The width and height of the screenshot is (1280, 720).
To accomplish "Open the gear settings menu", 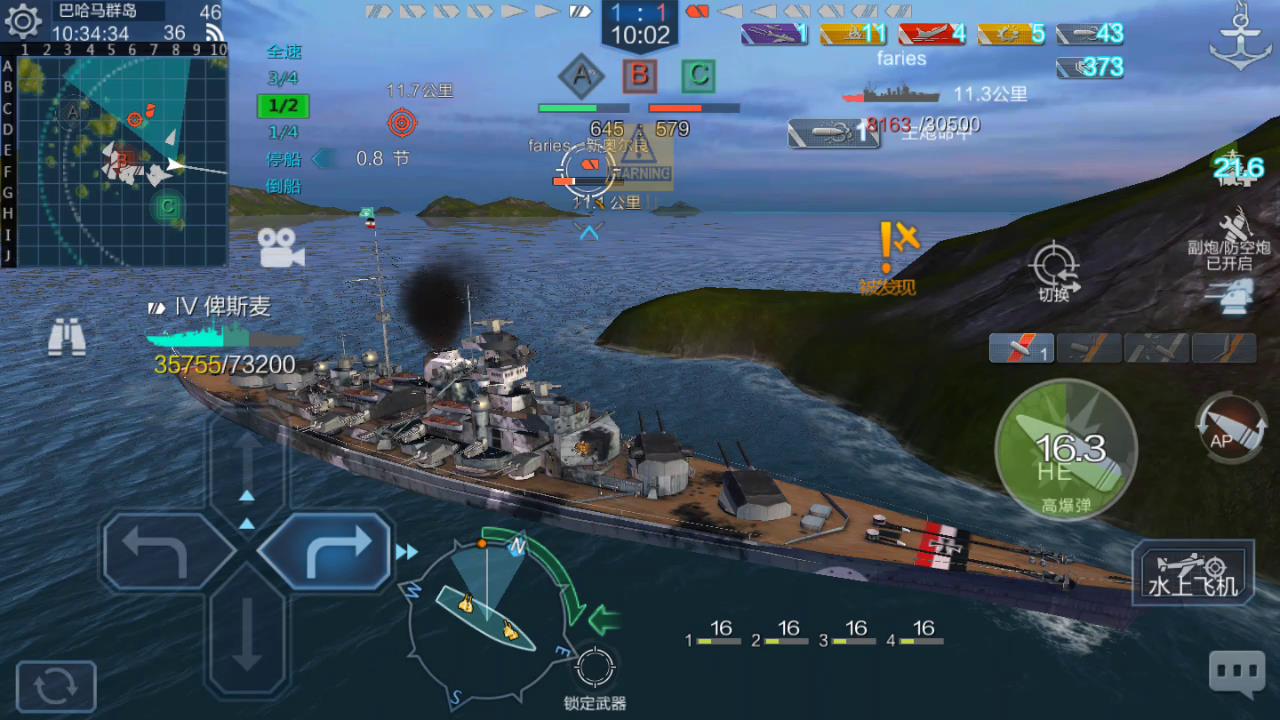I will click(x=22, y=20).
